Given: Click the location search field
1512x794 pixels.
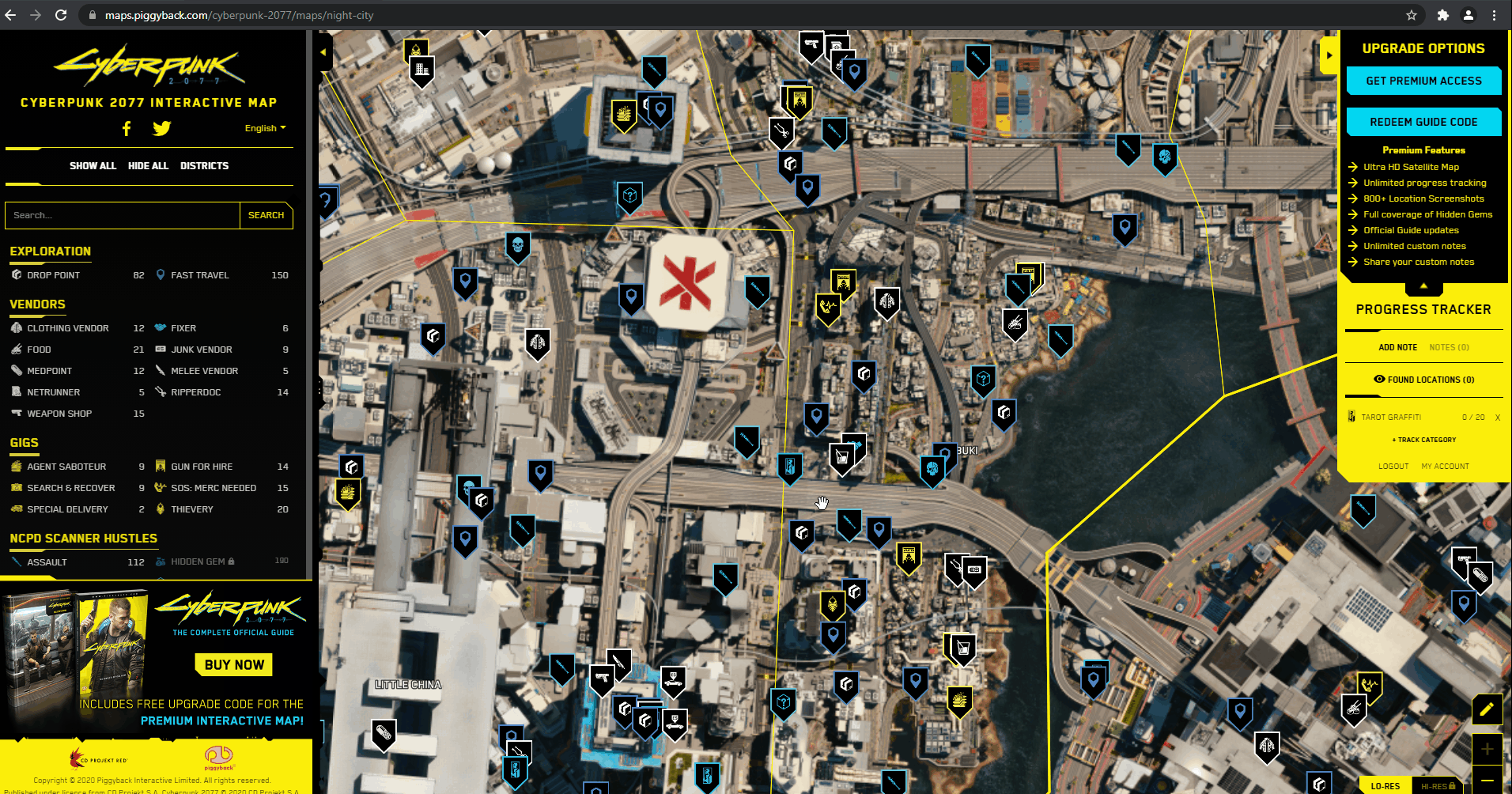Looking at the screenshot, I should click(123, 215).
